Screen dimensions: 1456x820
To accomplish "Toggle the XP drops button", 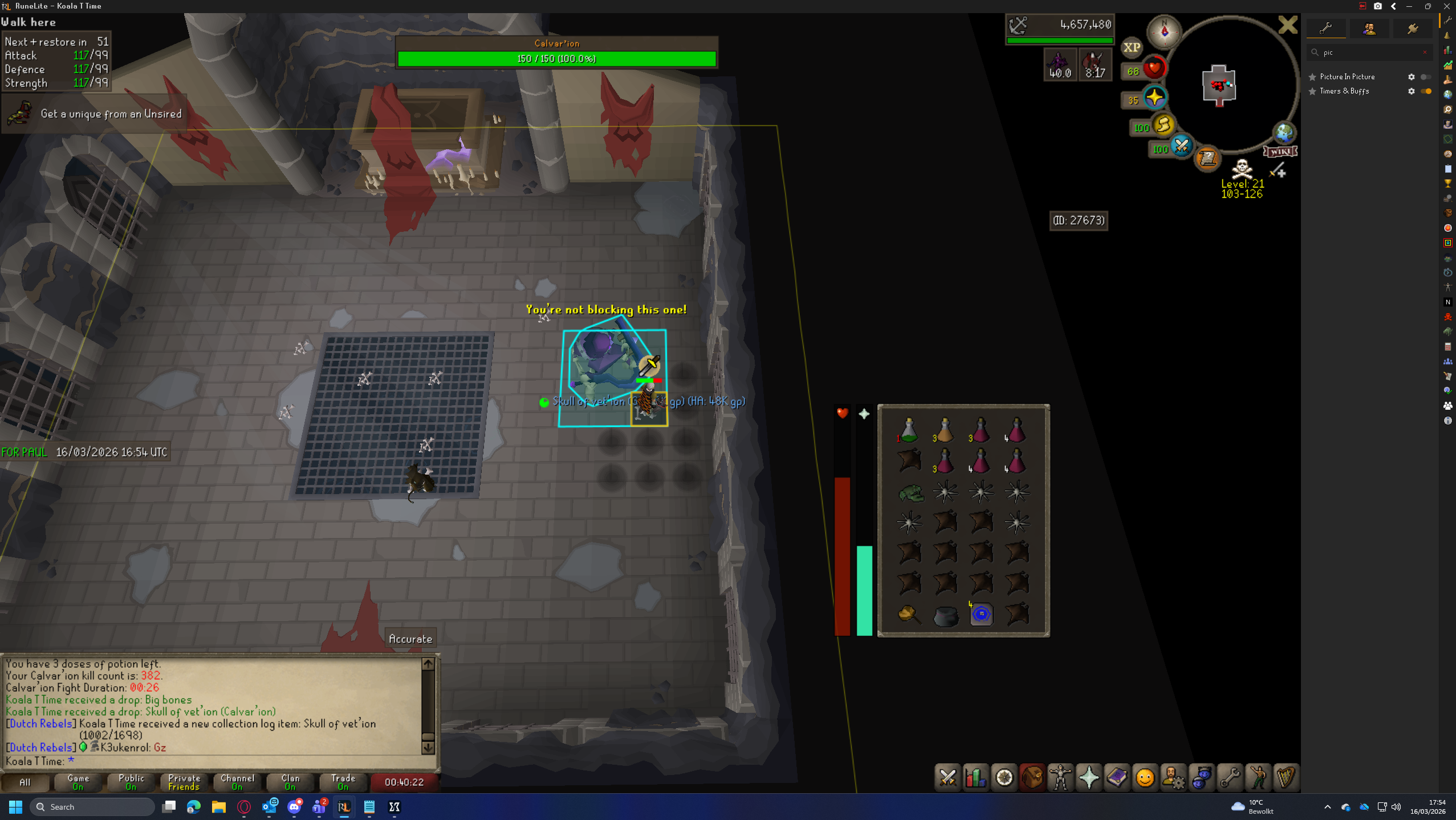I will click(x=1132, y=48).
